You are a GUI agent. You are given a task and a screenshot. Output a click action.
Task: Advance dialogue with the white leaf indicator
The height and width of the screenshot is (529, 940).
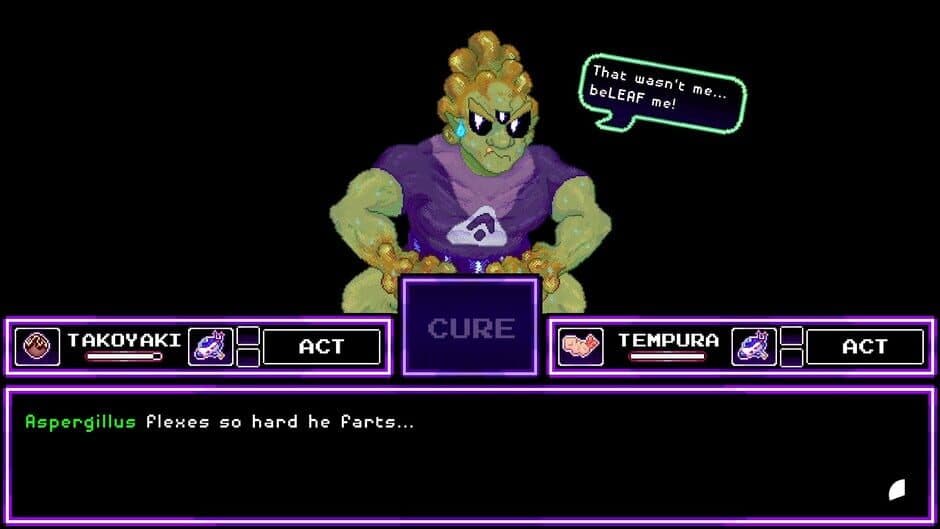tap(897, 489)
